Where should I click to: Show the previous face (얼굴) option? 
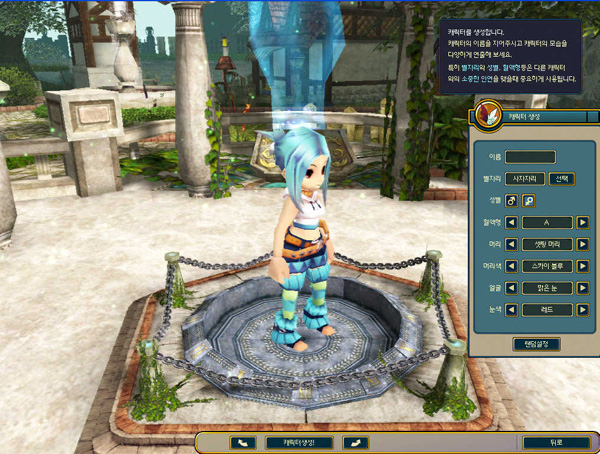point(510,288)
